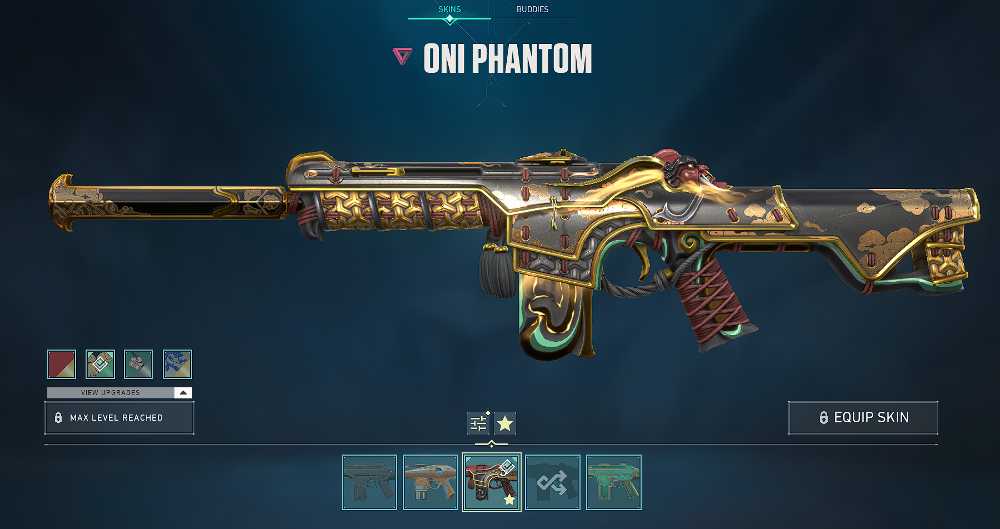
Task: Select the Oni Phantom skin thumbnail
Action: coord(491,482)
